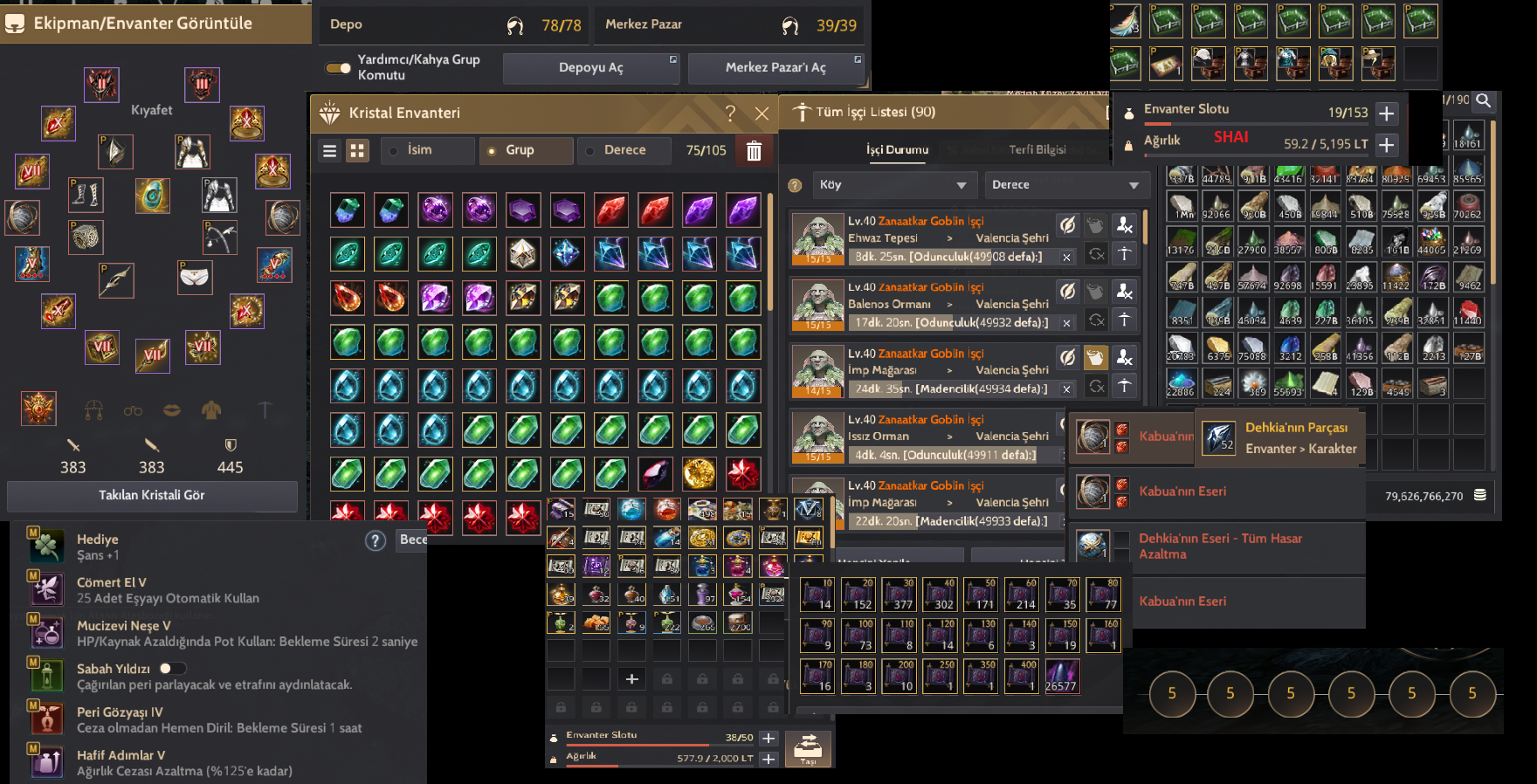Viewport: 1537px width, 784px height.
Task: Open the Derece dropdown in worker list
Action: (x=1066, y=185)
